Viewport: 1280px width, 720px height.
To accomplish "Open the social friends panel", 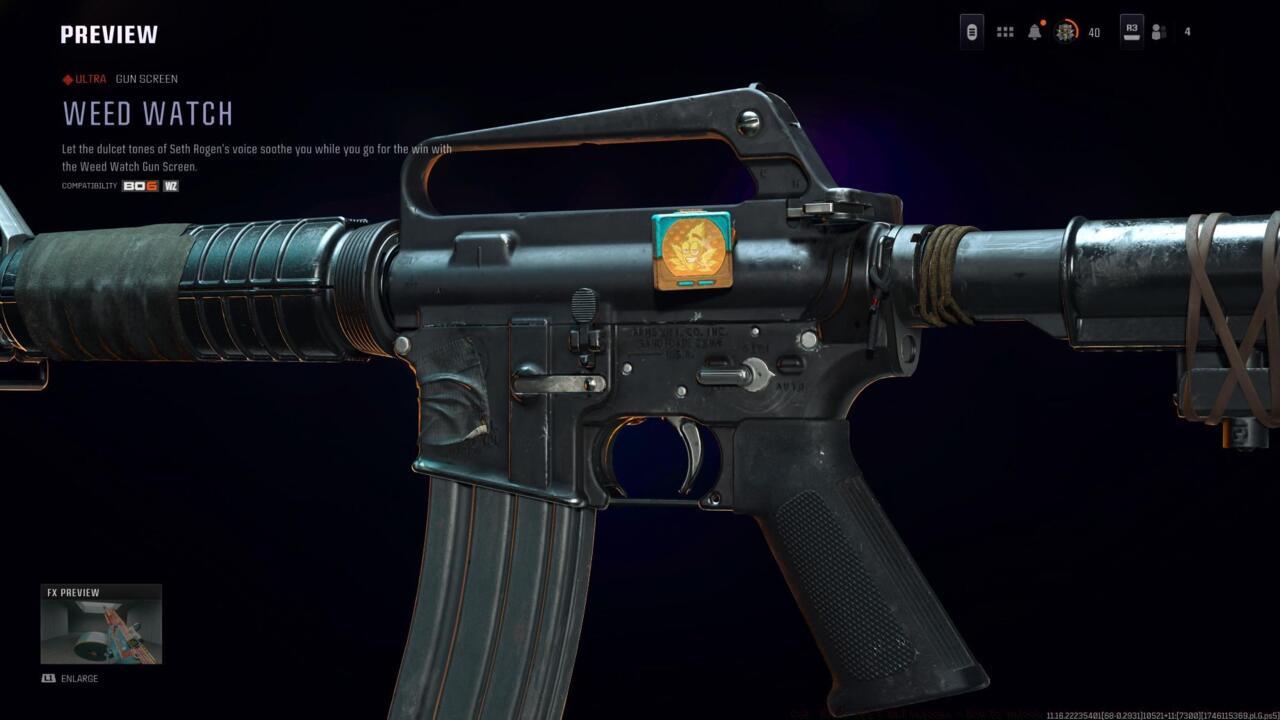I will [1158, 31].
